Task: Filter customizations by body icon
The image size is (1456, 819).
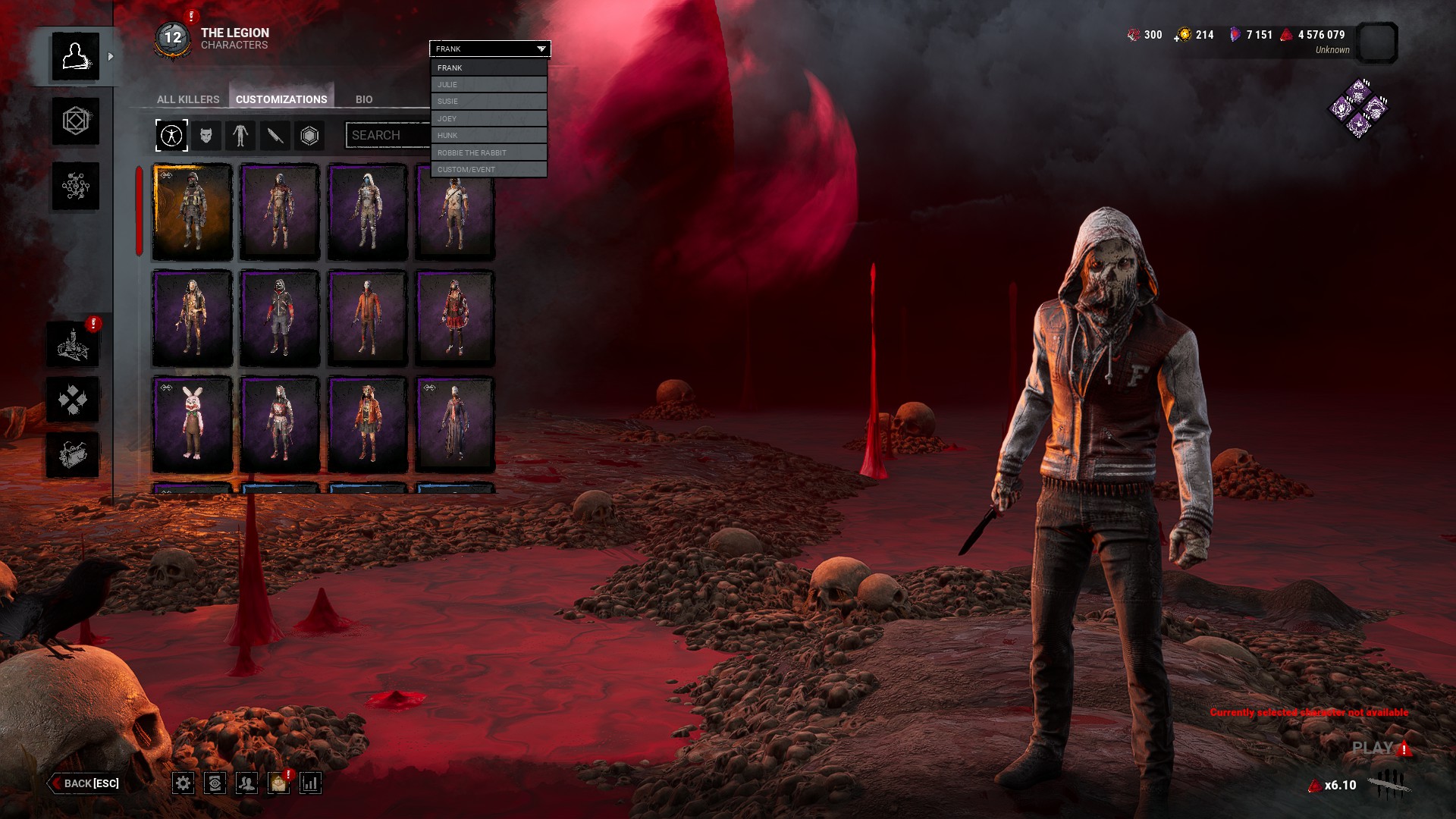Action: (240, 136)
